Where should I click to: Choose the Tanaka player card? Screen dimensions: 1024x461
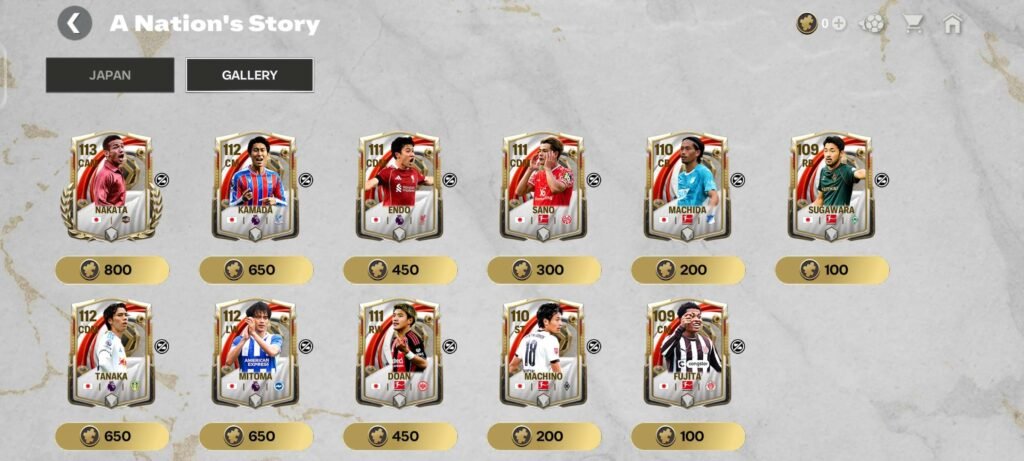pyautogui.click(x=111, y=354)
